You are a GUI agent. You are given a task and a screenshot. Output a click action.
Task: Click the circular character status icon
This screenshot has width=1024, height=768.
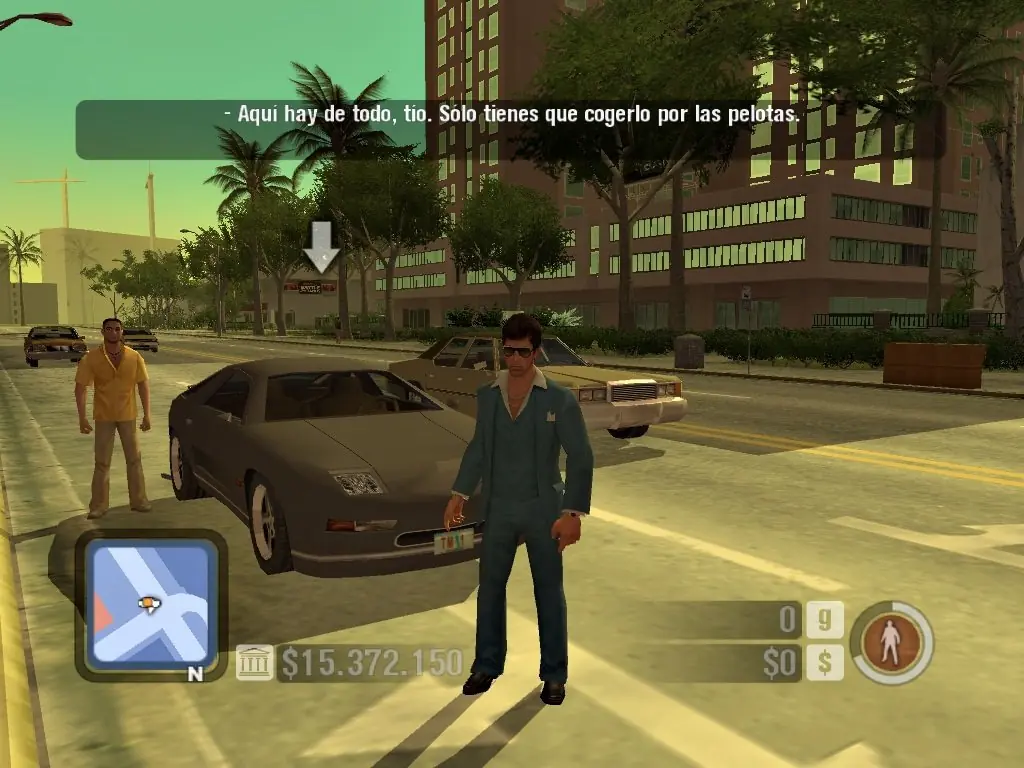tap(891, 643)
